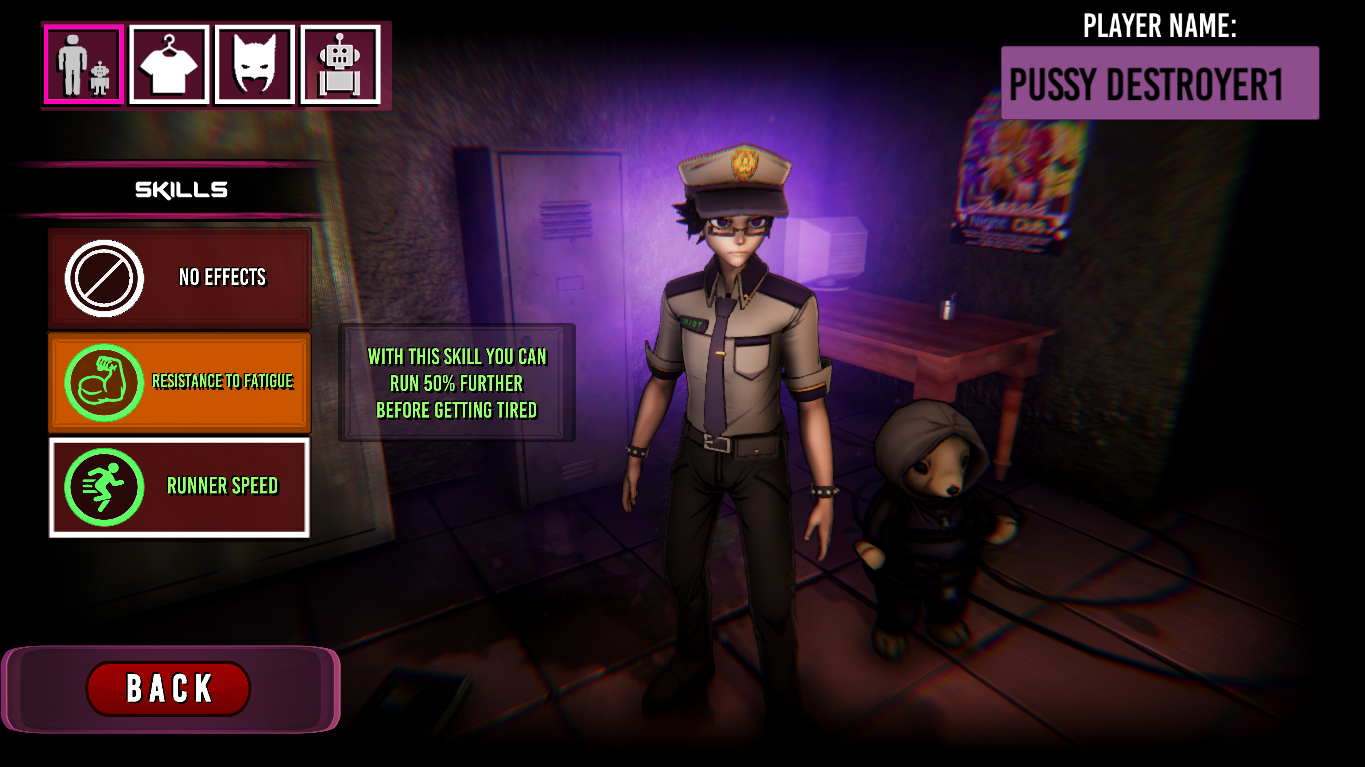Open the t-shirt clothing tab

(169, 65)
